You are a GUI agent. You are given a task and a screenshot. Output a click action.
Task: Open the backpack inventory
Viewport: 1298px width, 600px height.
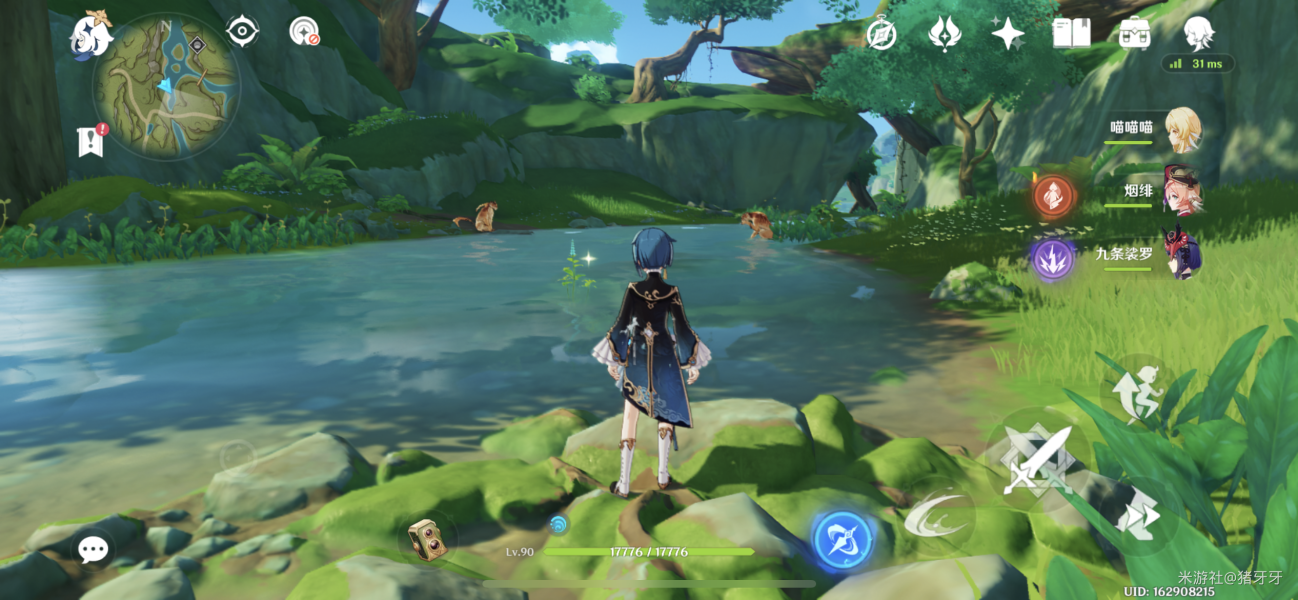(1134, 34)
